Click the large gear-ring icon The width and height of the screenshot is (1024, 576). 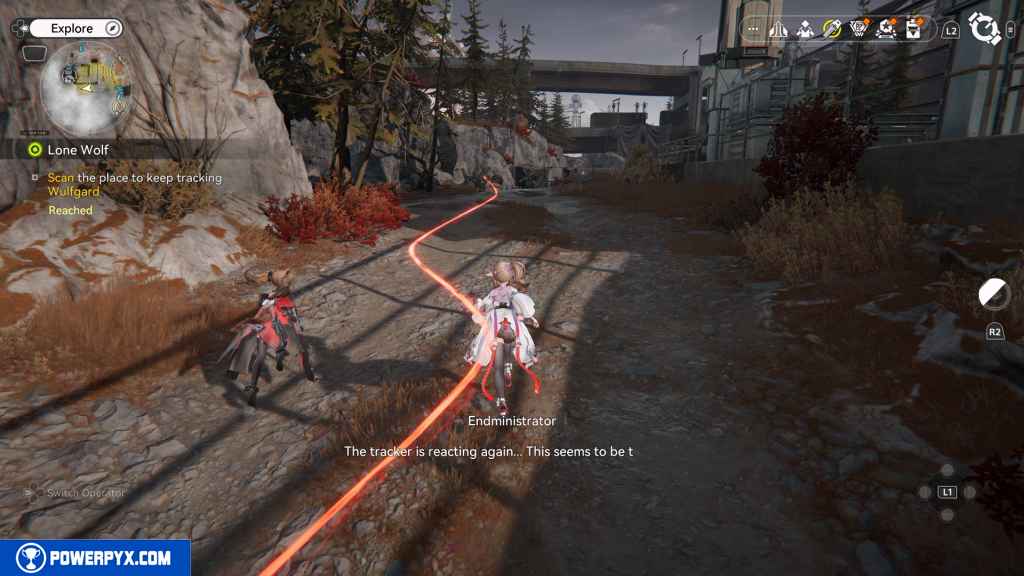point(985,29)
